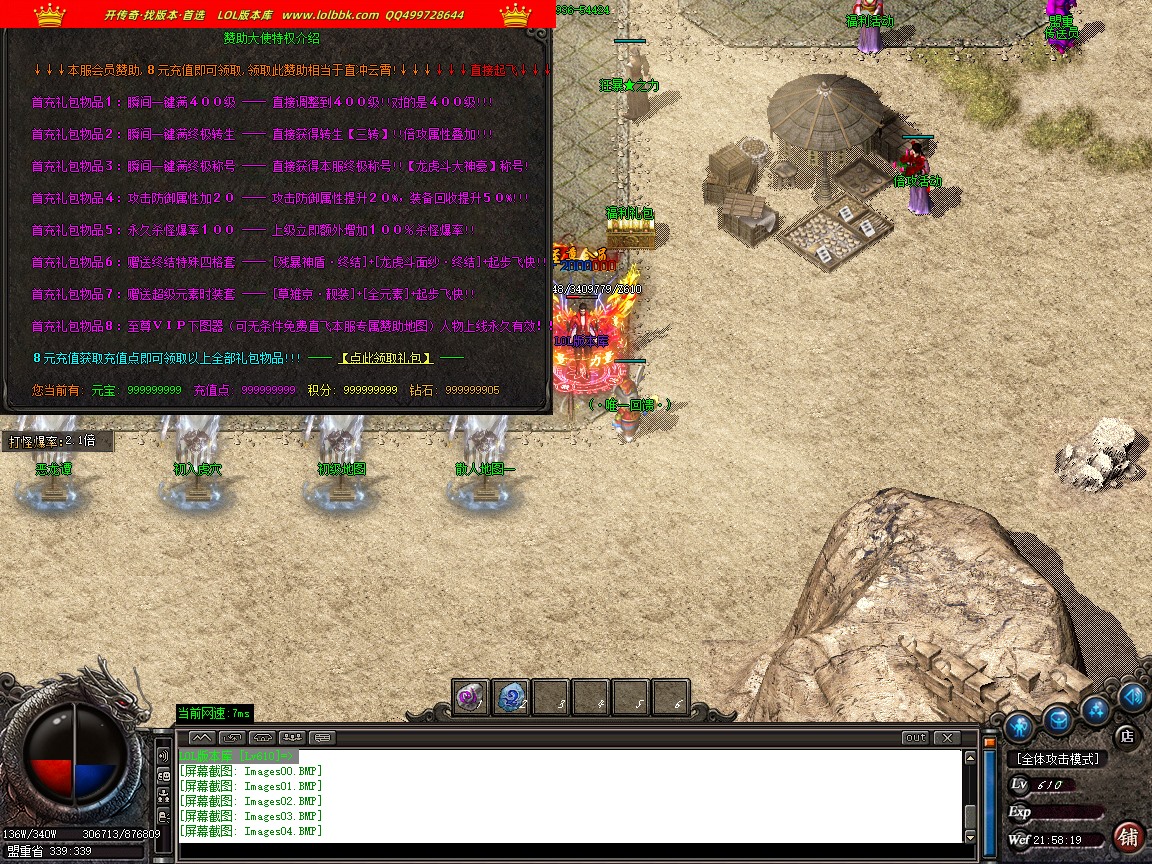Close the chat window with the X button

click(946, 738)
